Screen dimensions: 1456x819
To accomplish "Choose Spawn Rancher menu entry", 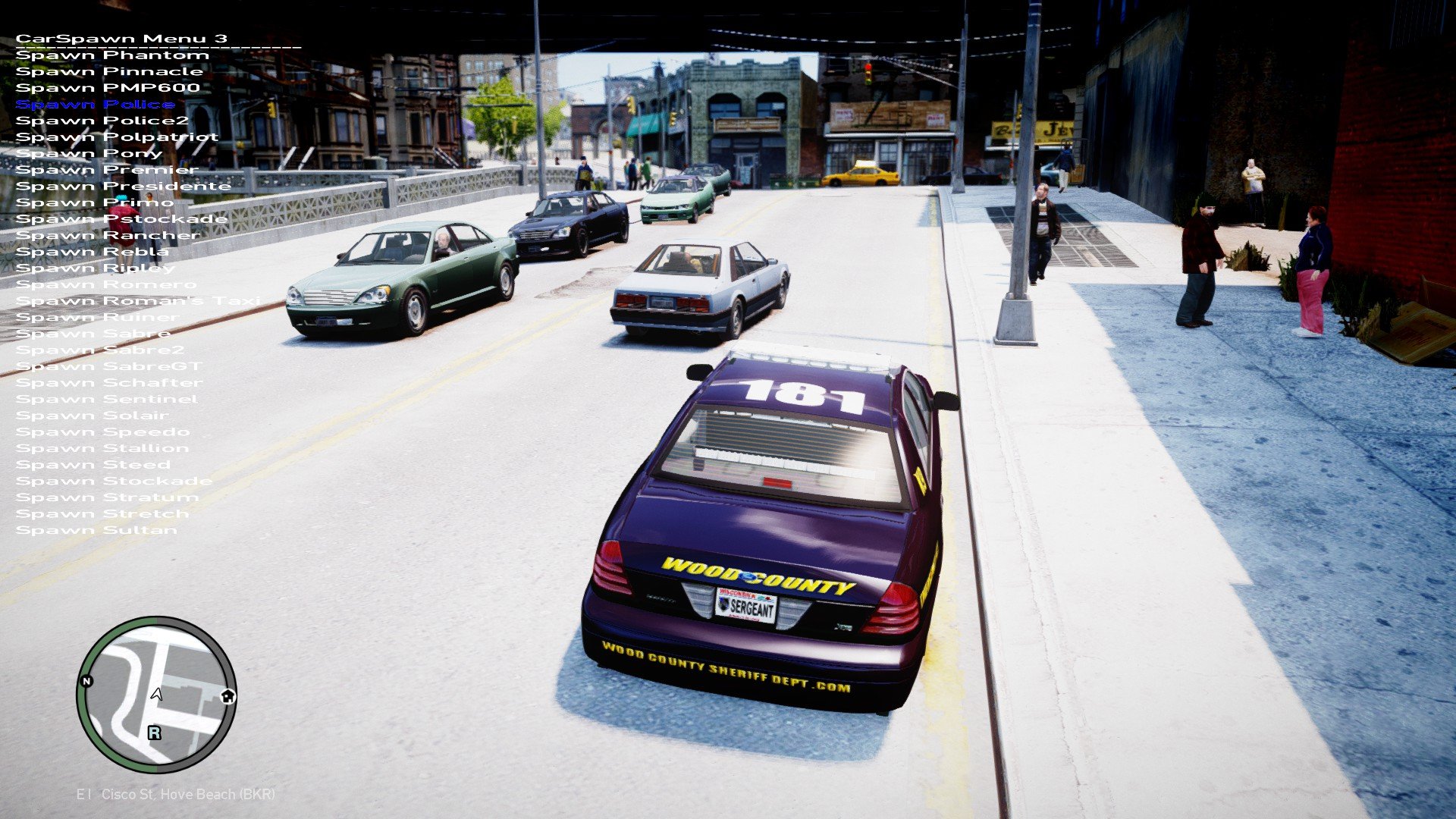I will [x=108, y=236].
